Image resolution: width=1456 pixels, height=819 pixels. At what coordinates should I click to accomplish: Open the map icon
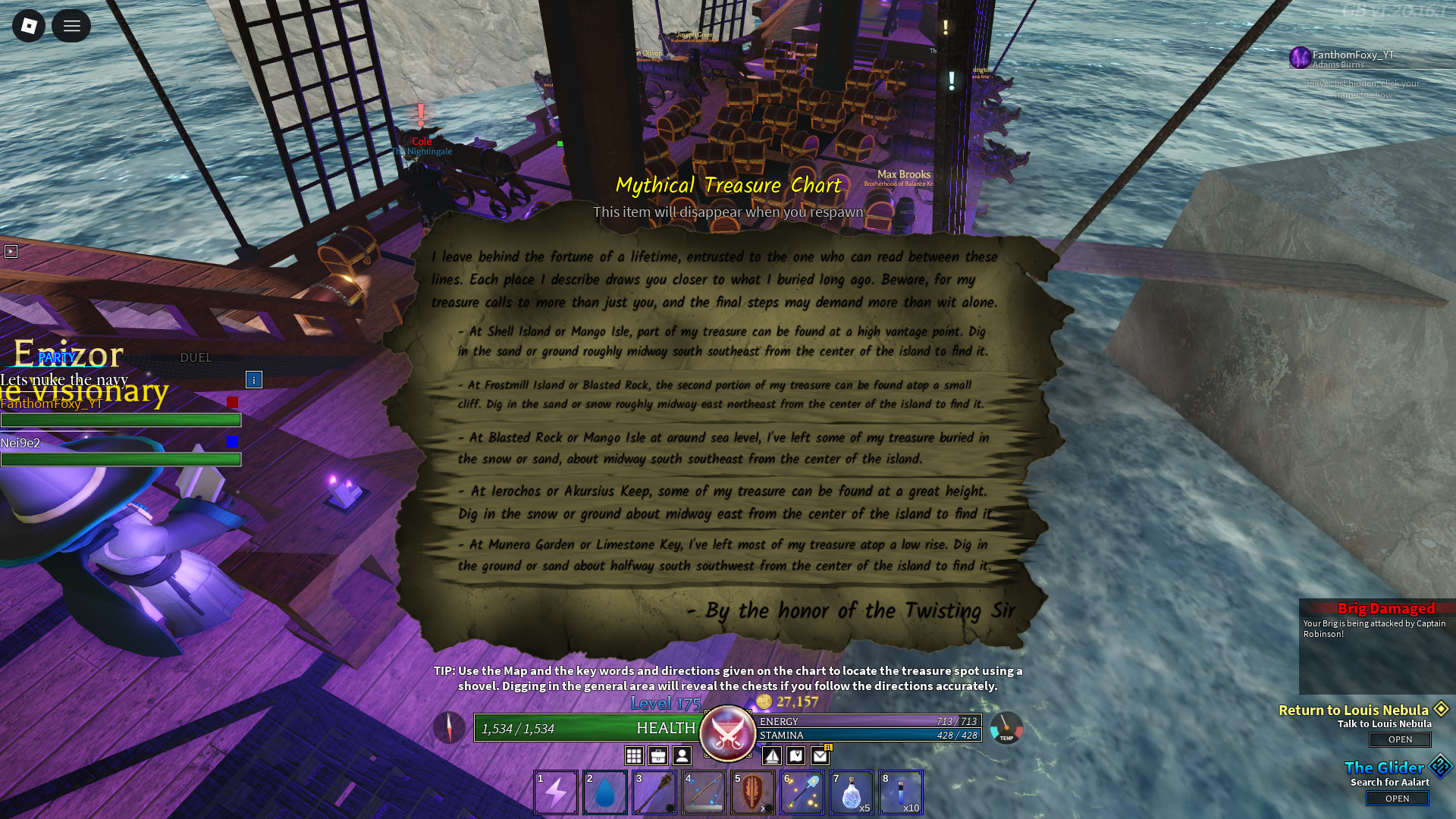796,755
